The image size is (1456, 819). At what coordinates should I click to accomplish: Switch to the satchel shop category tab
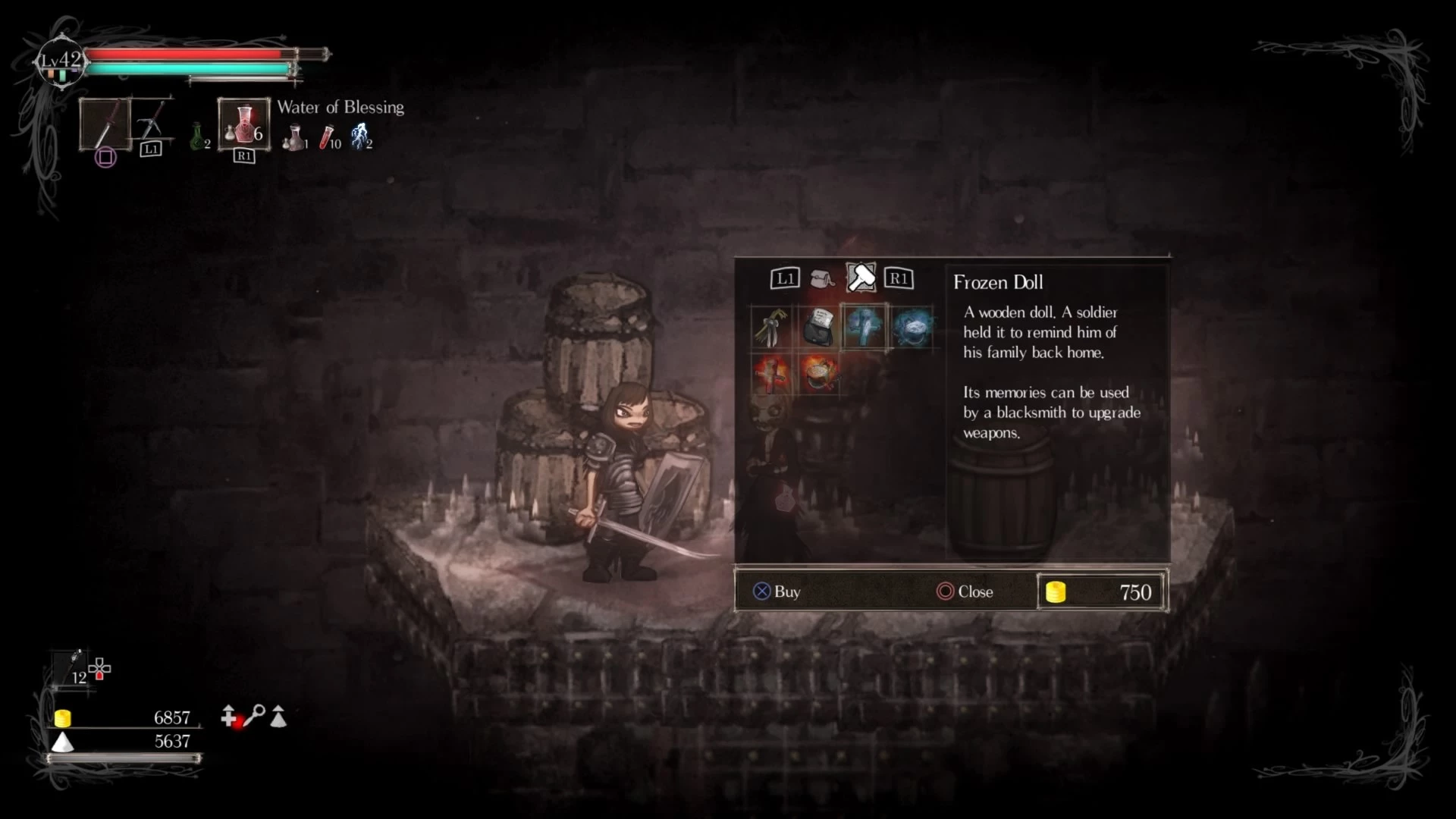pos(821,279)
